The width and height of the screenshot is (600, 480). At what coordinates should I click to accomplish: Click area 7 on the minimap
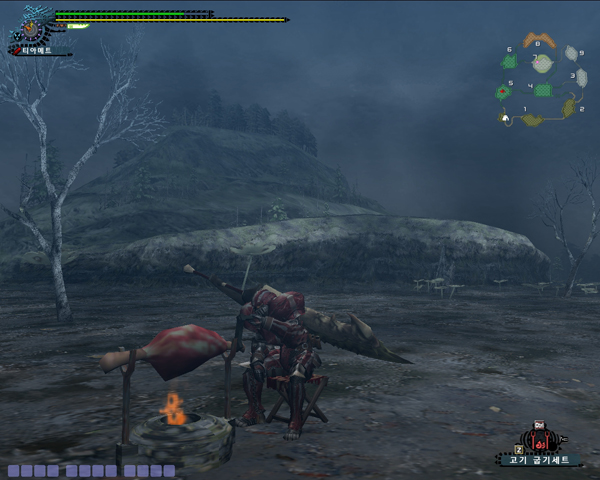click(x=541, y=64)
